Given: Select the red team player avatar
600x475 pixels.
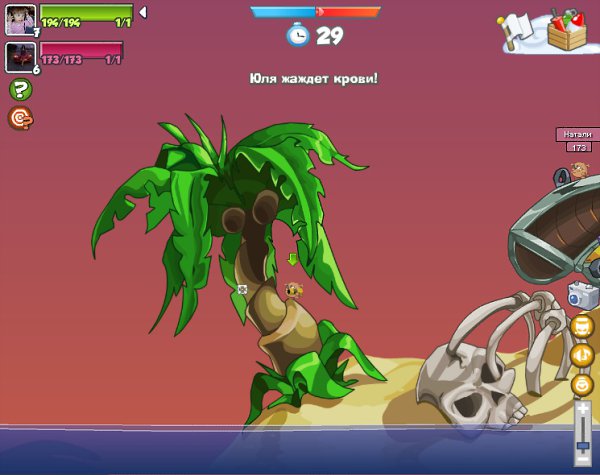Looking at the screenshot, I should 20,56.
